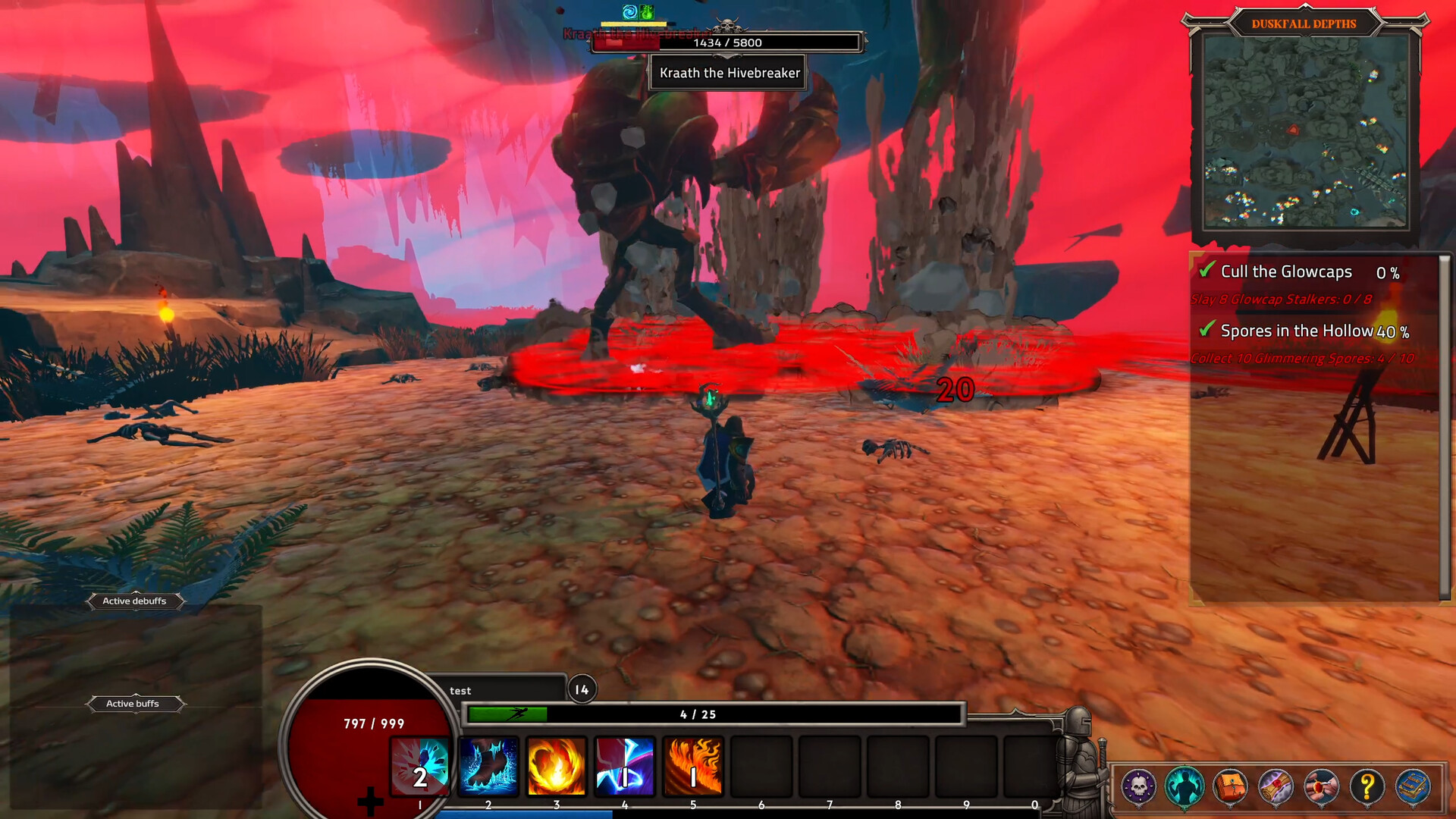
Task: Select the Cull the Glowcaps quest
Action: [1286, 271]
